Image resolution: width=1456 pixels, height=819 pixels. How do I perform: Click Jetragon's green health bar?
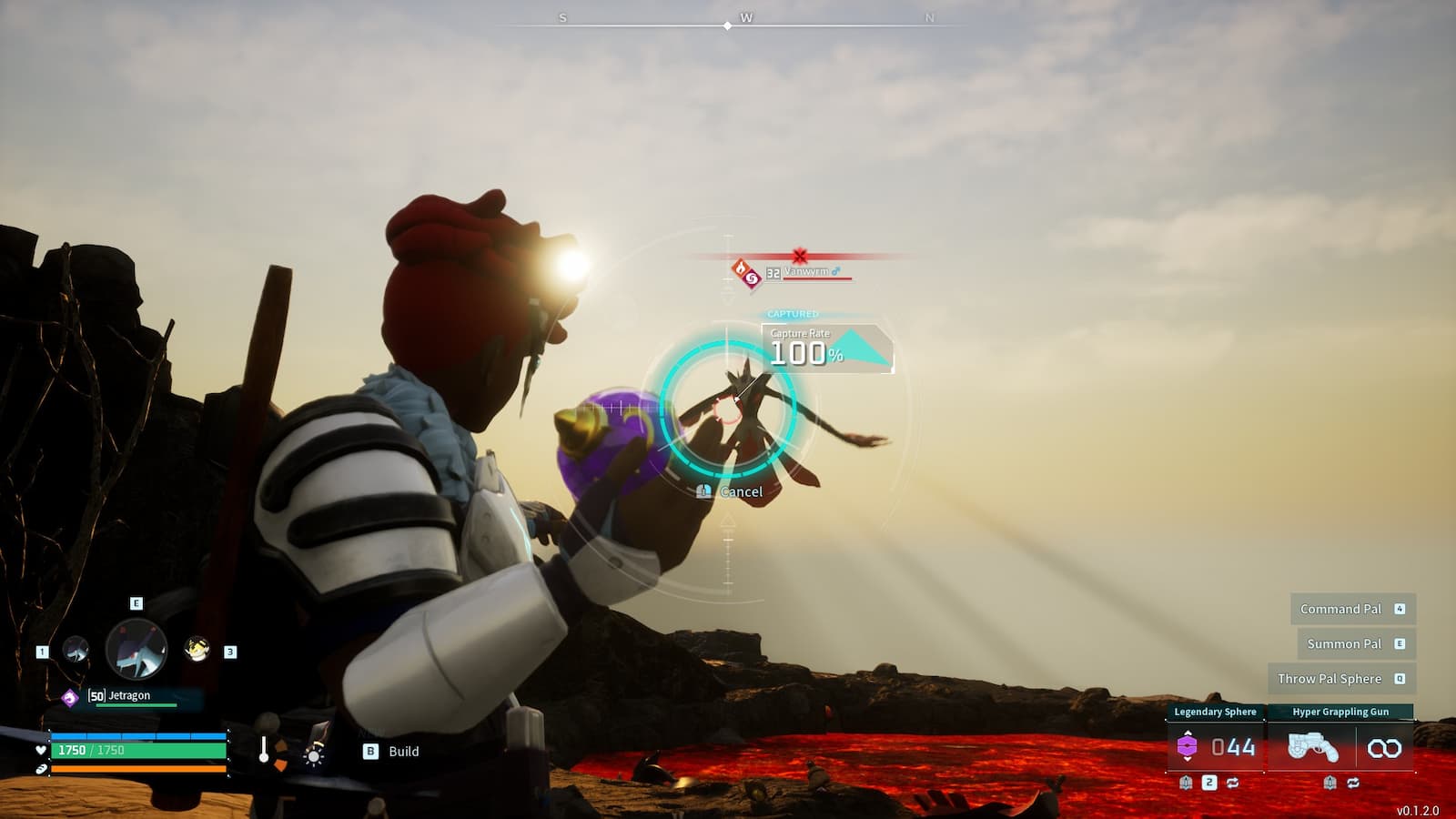point(136,705)
